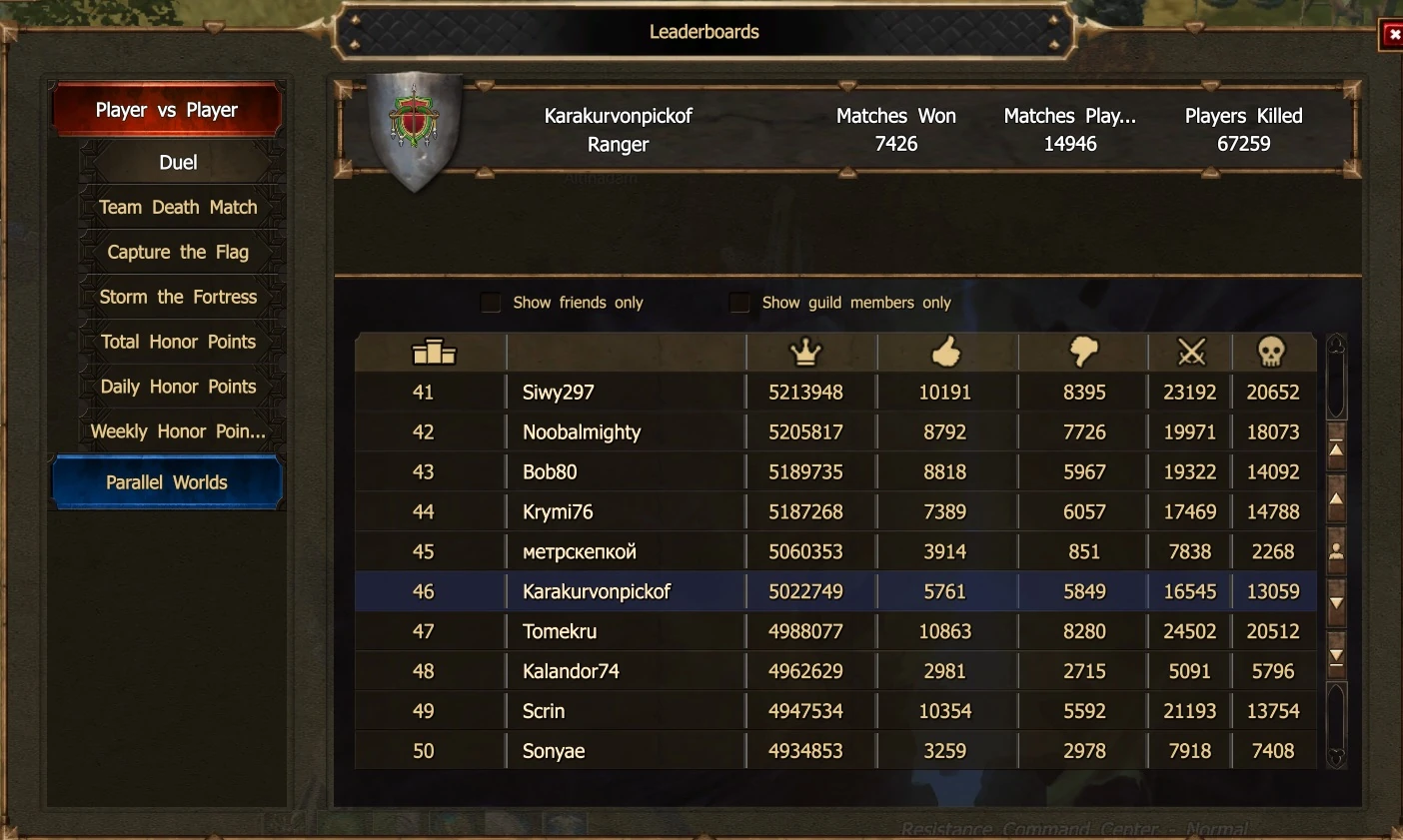Enable the Show guild members only checkbox

(x=739, y=302)
